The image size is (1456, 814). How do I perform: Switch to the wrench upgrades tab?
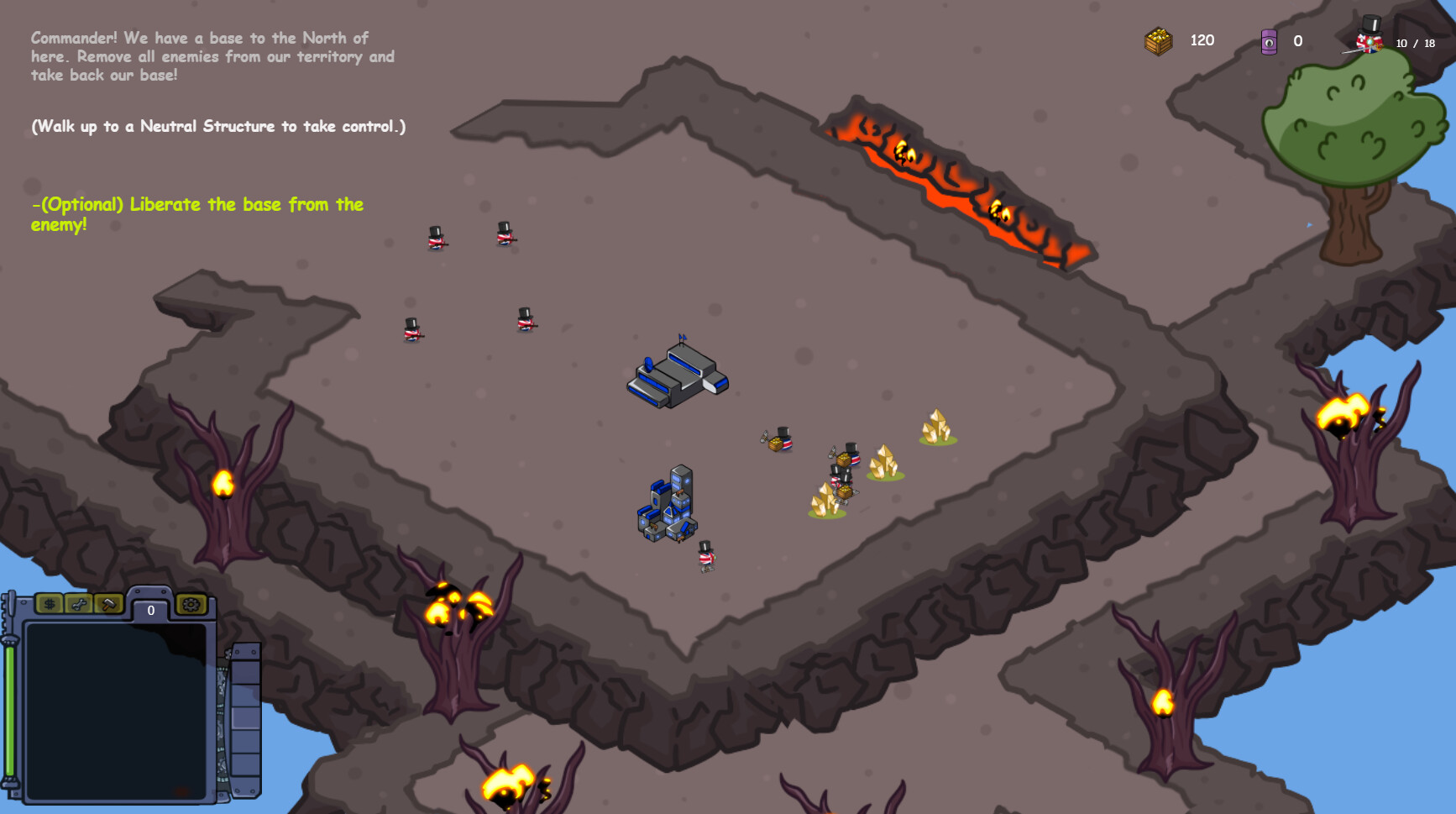point(80,603)
